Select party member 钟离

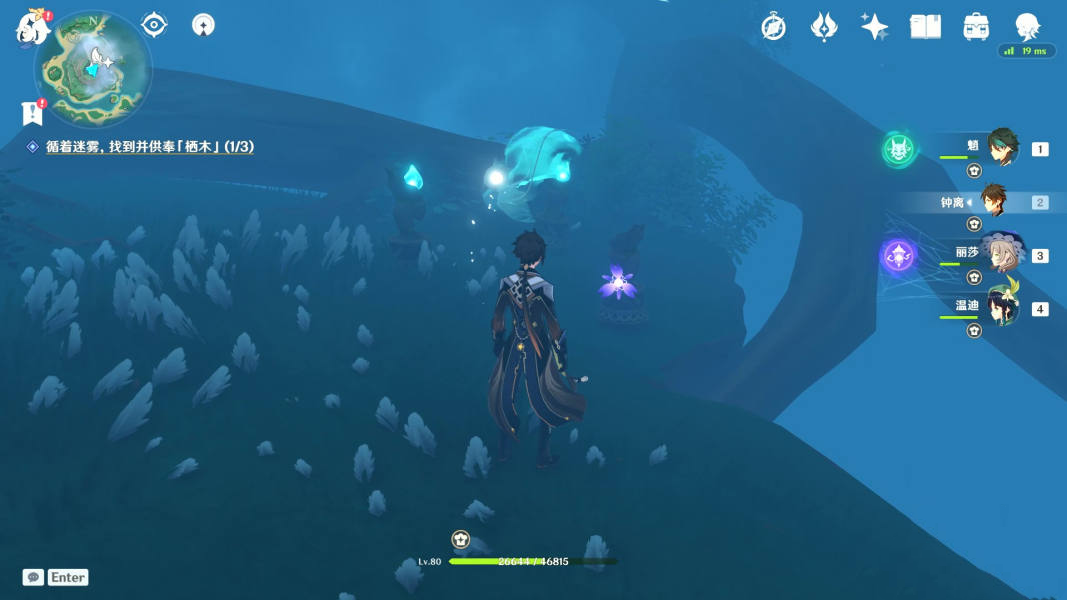coord(993,202)
